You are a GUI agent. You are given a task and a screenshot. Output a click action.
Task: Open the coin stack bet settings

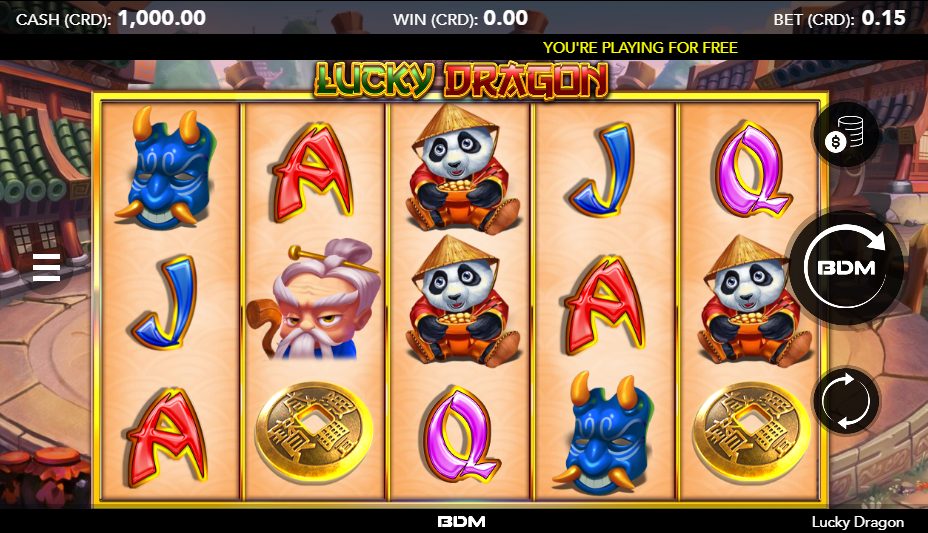[845, 135]
